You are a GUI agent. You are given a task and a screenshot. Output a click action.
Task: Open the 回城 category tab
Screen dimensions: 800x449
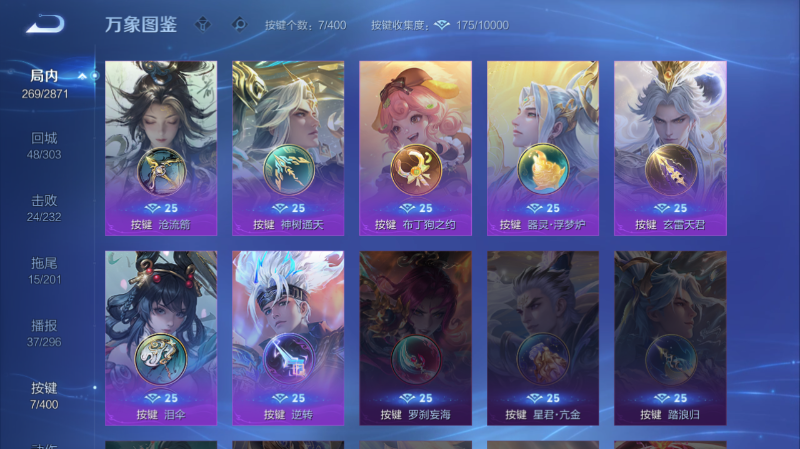tap(45, 146)
